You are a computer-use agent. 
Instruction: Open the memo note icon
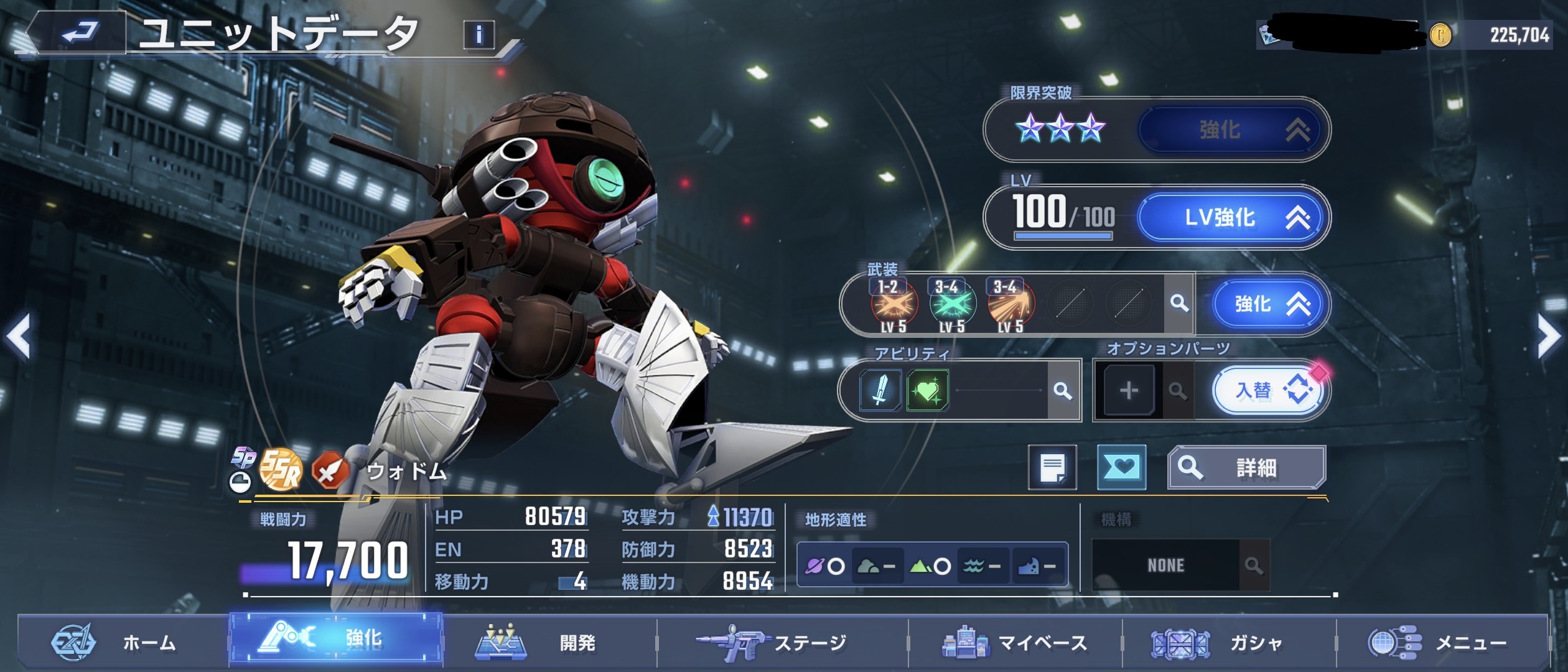click(1052, 467)
